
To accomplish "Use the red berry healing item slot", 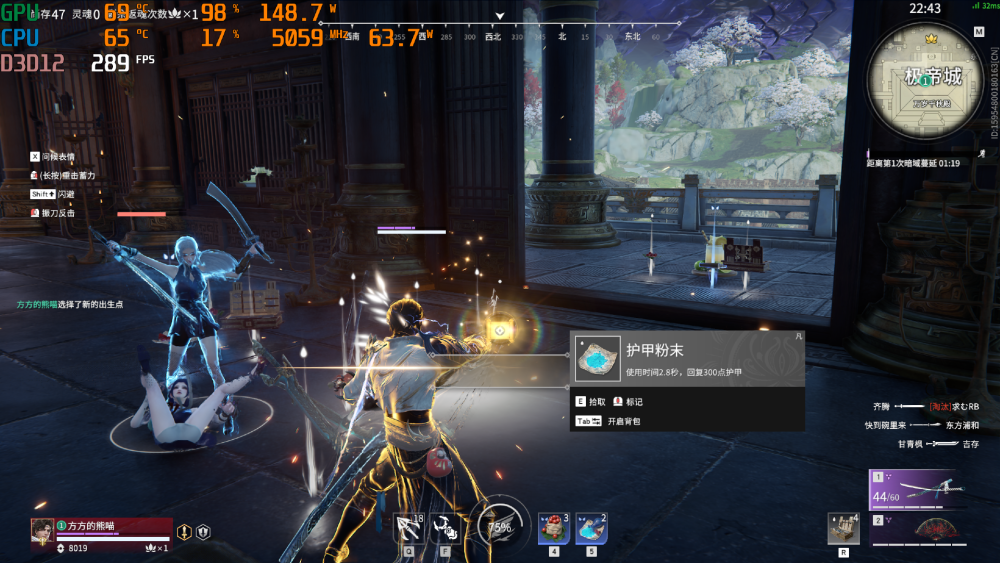I will click(x=553, y=528).
